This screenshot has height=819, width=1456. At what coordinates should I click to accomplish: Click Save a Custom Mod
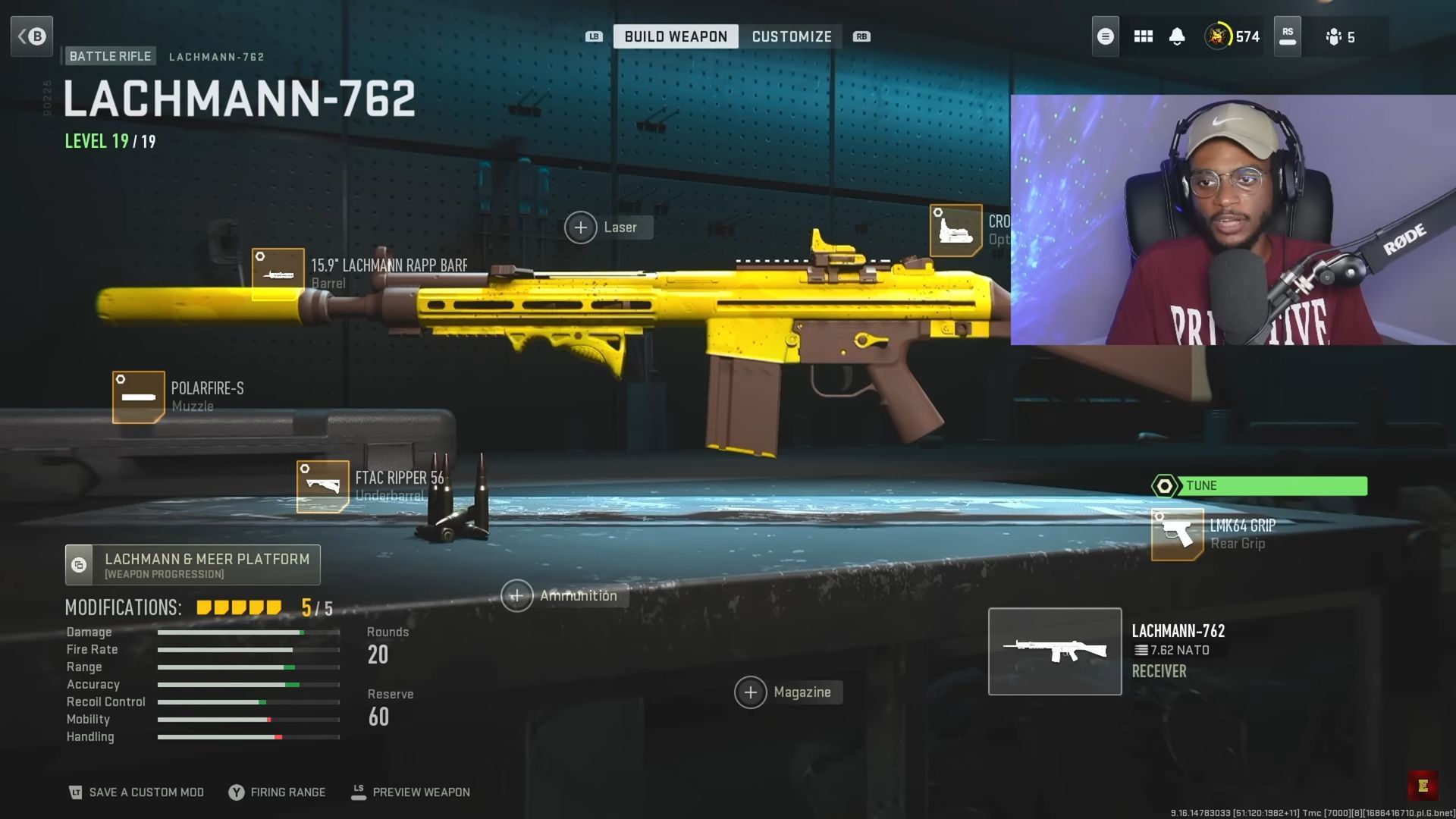click(136, 792)
